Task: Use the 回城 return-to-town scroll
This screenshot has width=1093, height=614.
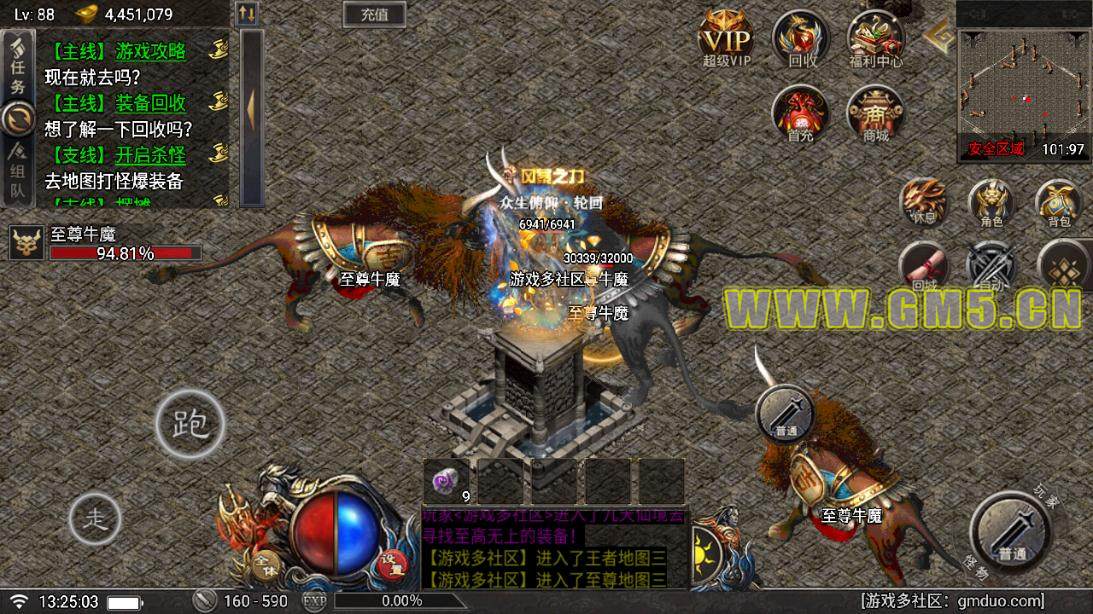Action: click(921, 266)
